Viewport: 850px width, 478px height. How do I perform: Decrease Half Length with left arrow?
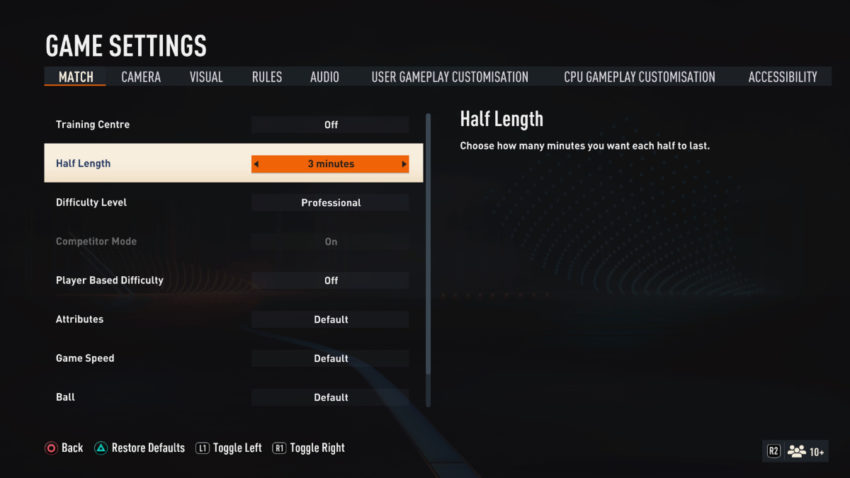pos(256,164)
